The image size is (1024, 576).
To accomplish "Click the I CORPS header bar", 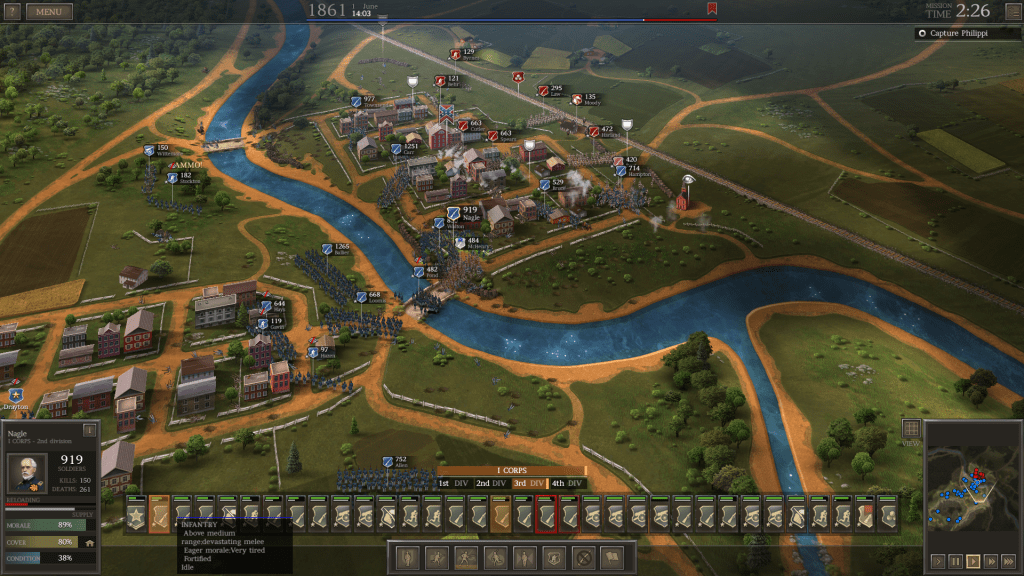I will [512, 471].
